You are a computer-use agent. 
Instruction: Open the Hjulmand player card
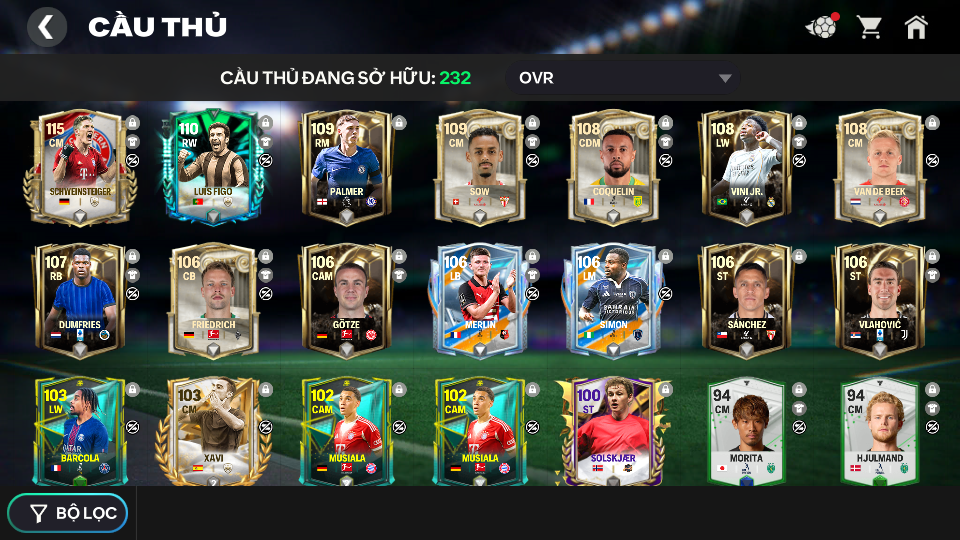[880, 432]
